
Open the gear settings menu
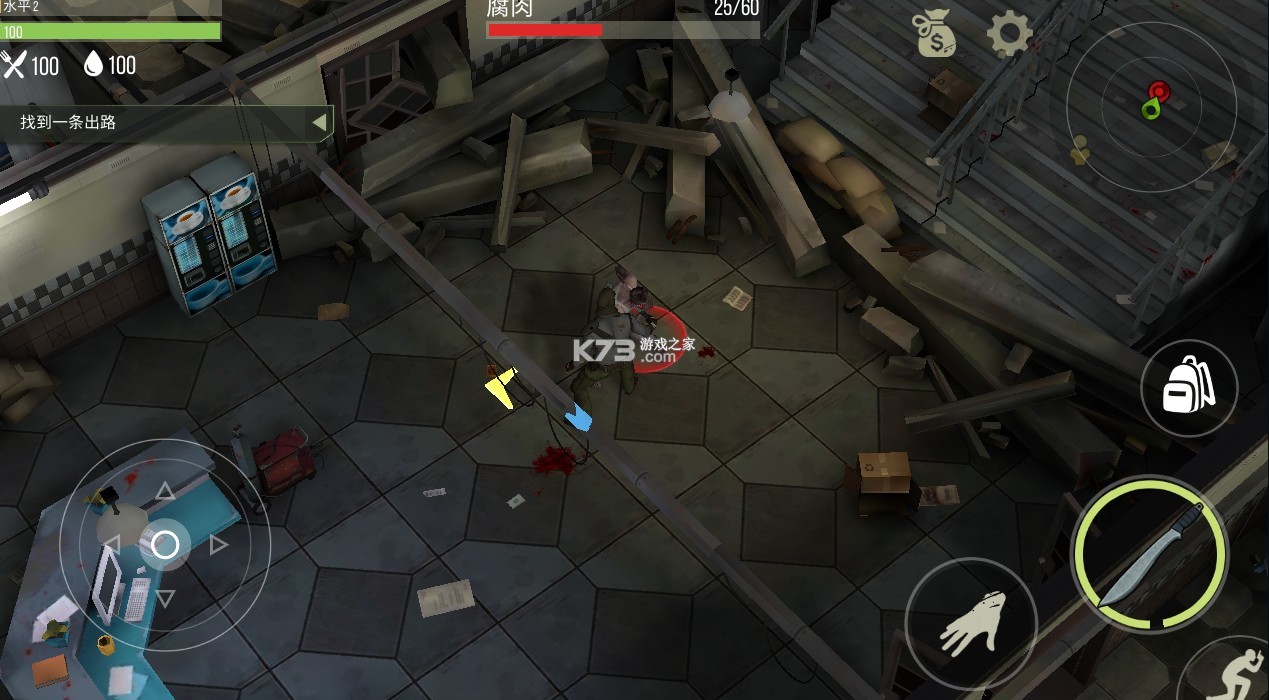click(1009, 35)
